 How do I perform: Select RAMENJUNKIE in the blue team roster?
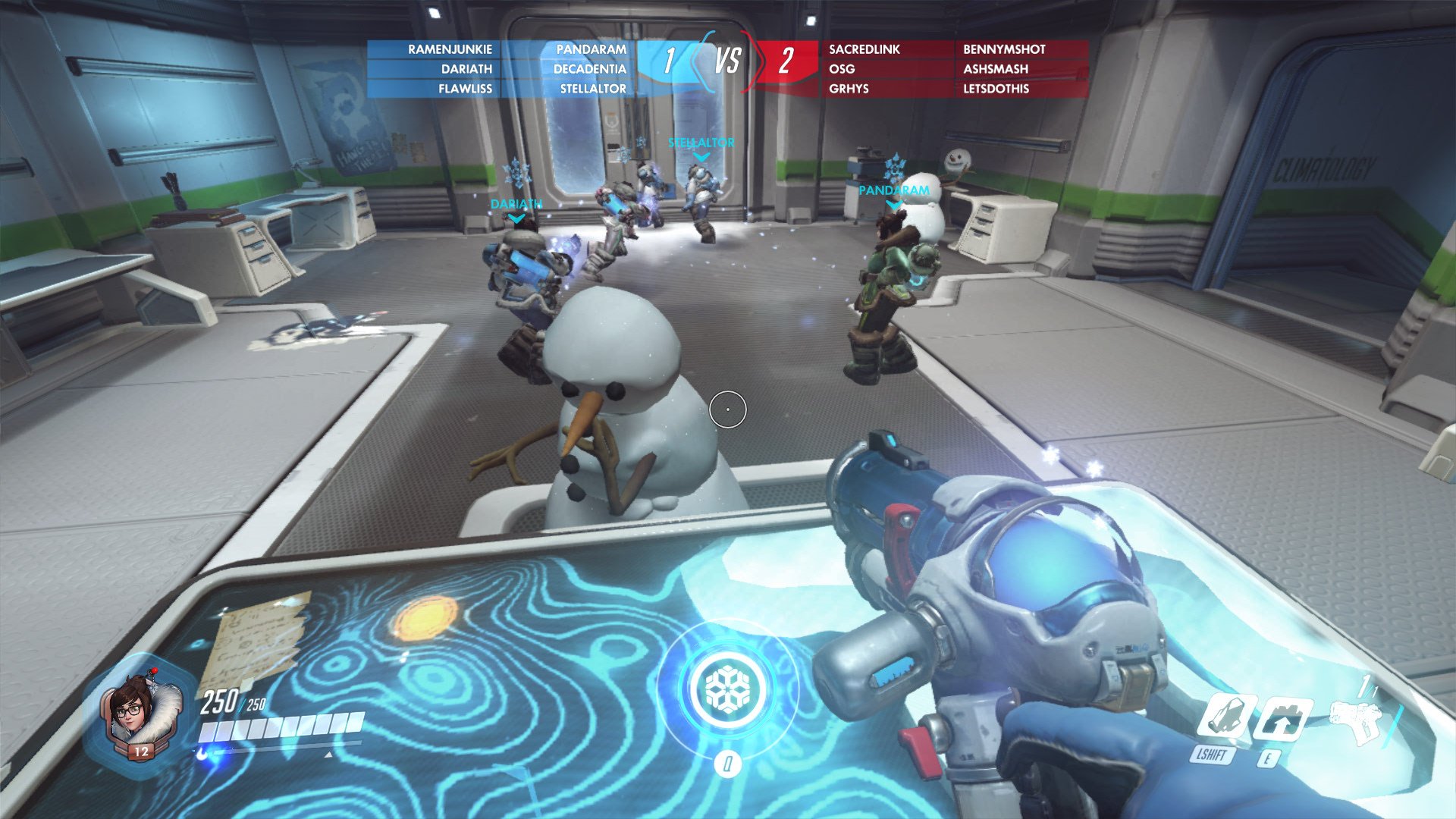tap(450, 49)
